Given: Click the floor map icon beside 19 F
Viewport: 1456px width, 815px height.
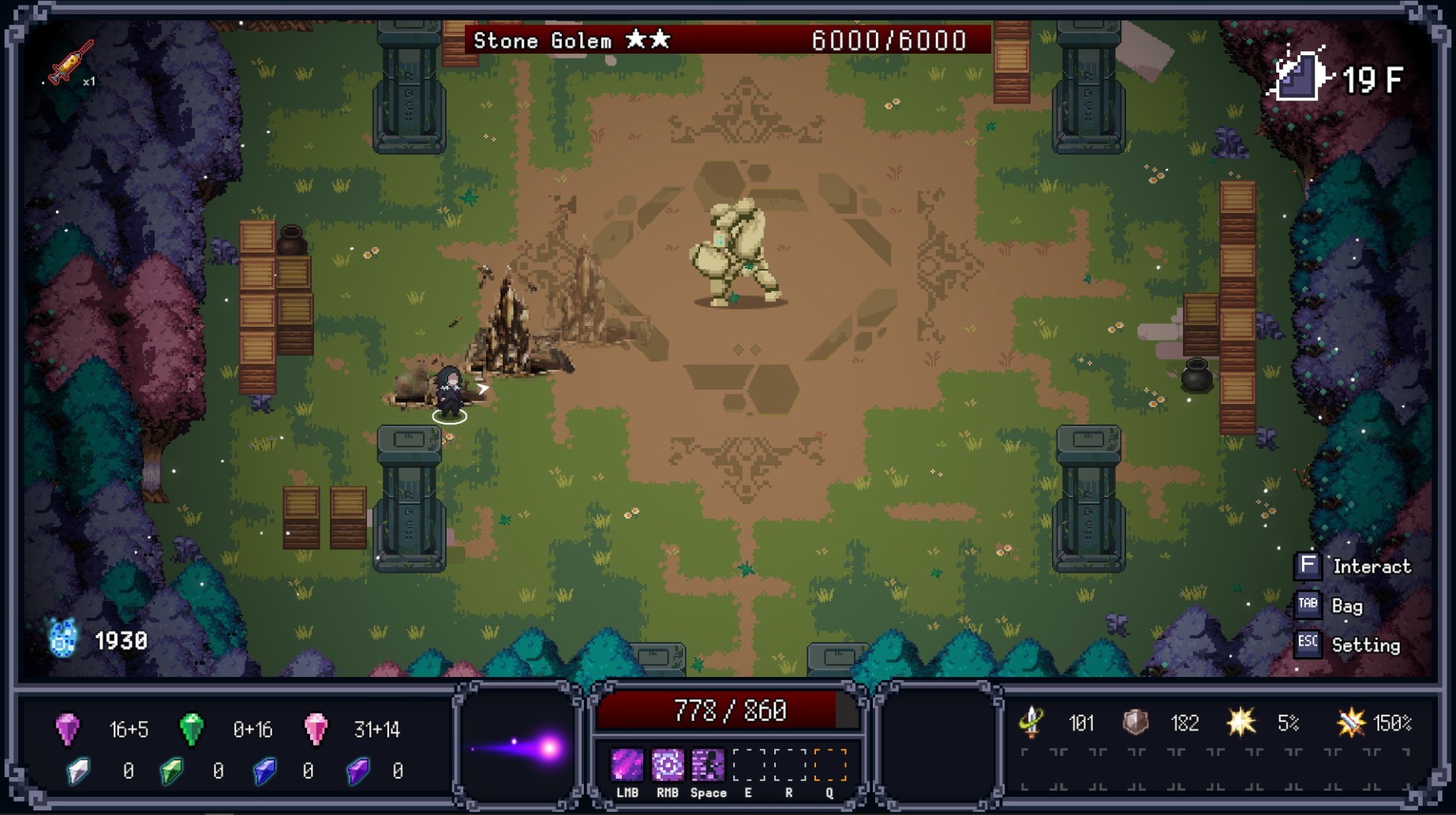Looking at the screenshot, I should coord(1300,77).
